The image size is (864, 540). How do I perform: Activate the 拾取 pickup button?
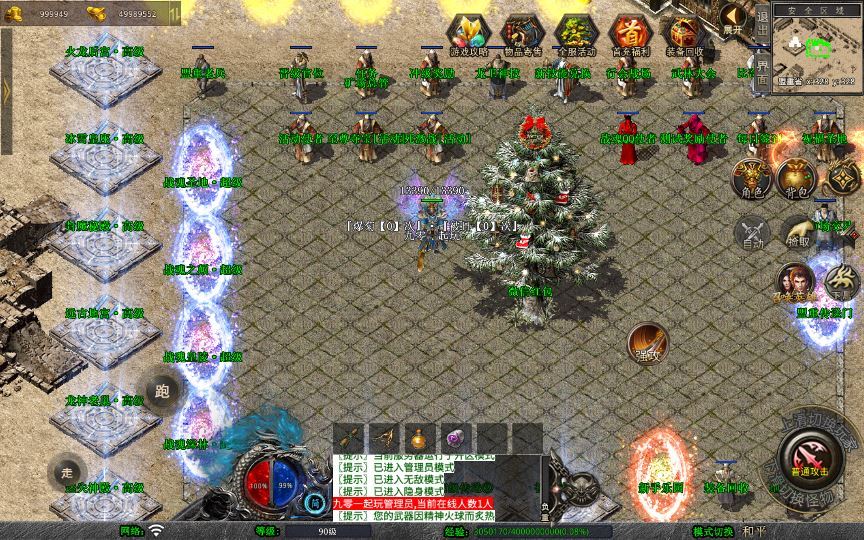point(797,232)
